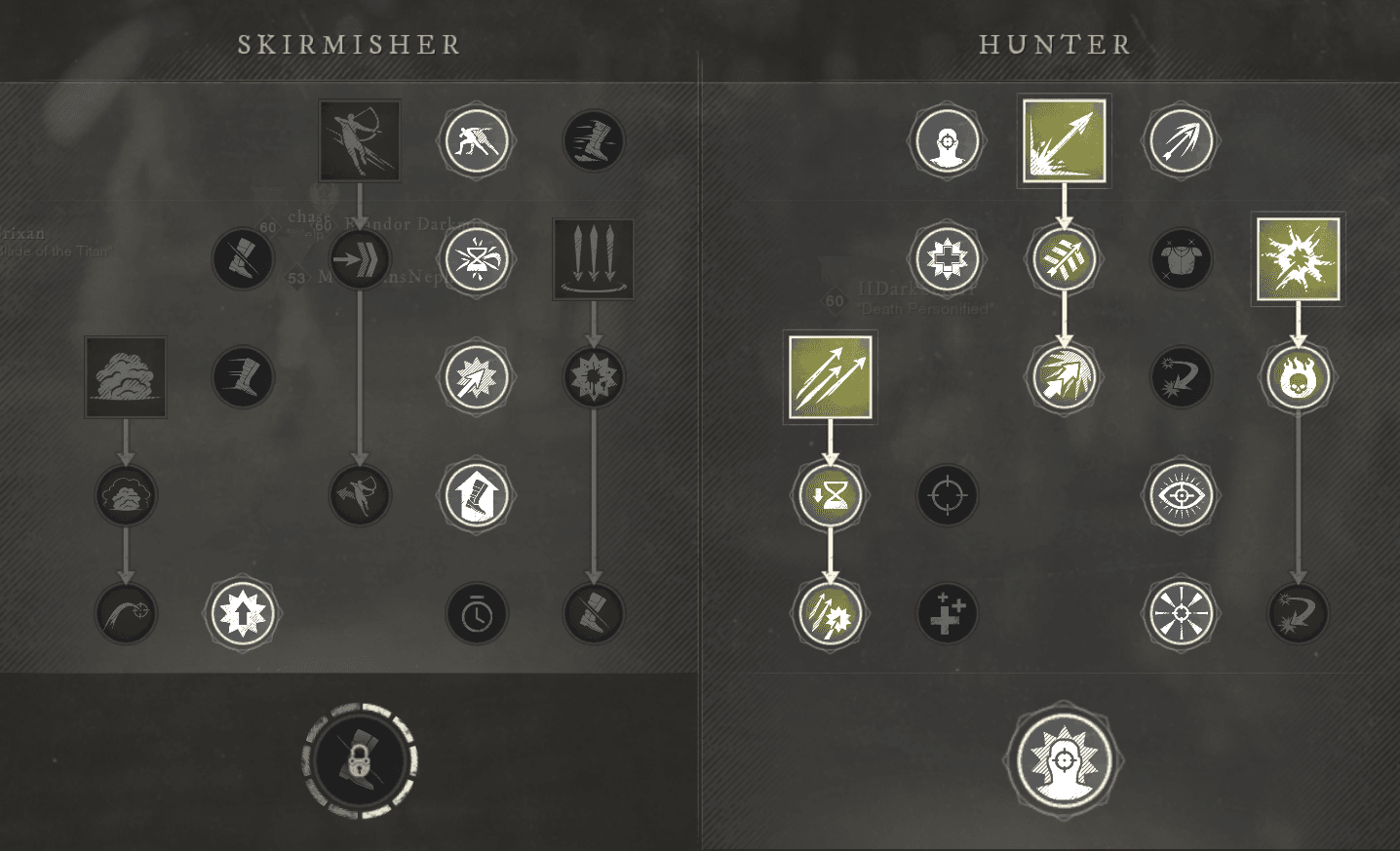Select the crosshair targeting passive node
Image resolution: width=1400 pixels, height=851 pixels.
tap(947, 494)
